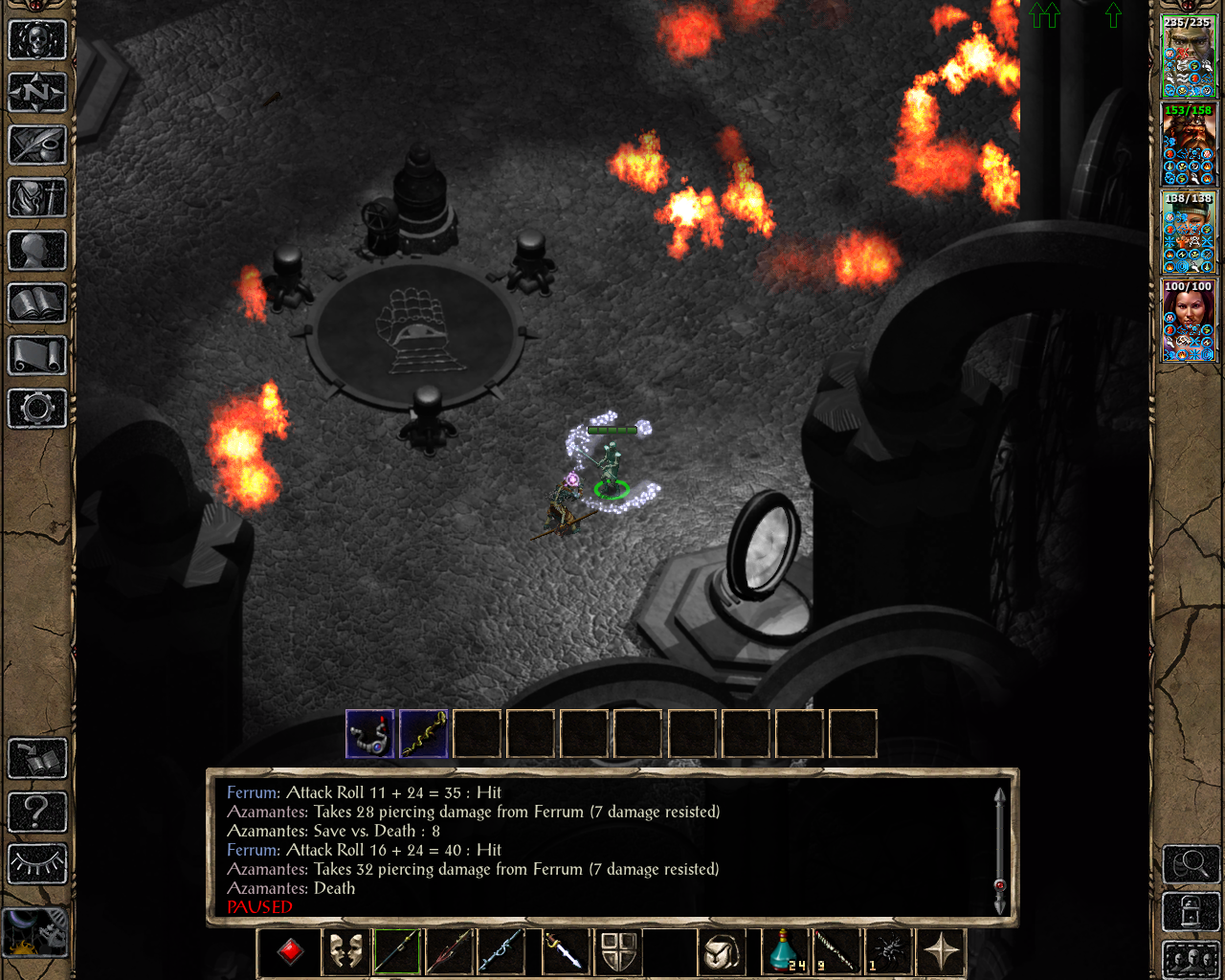Activate the star special ability icon
Screen dimensions: 1225x980
[941, 952]
